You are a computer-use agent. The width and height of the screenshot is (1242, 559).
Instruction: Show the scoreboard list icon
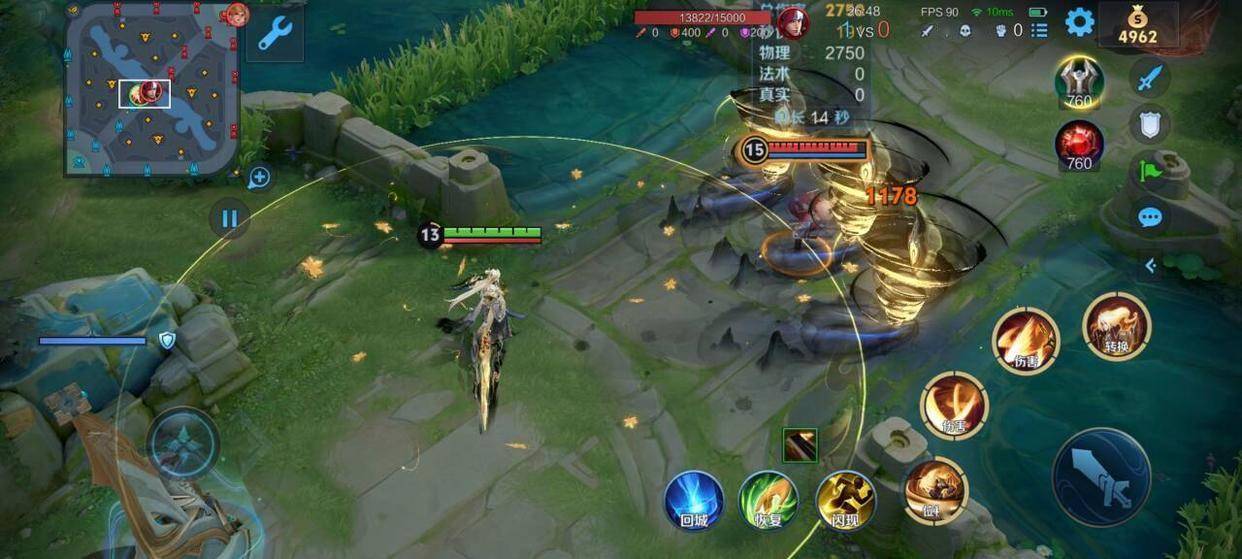tap(1040, 30)
